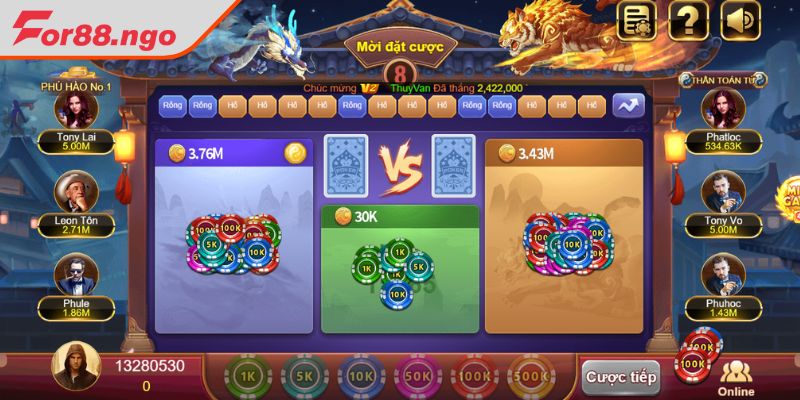Click the Cược tiếp rebet button

[x=620, y=377]
